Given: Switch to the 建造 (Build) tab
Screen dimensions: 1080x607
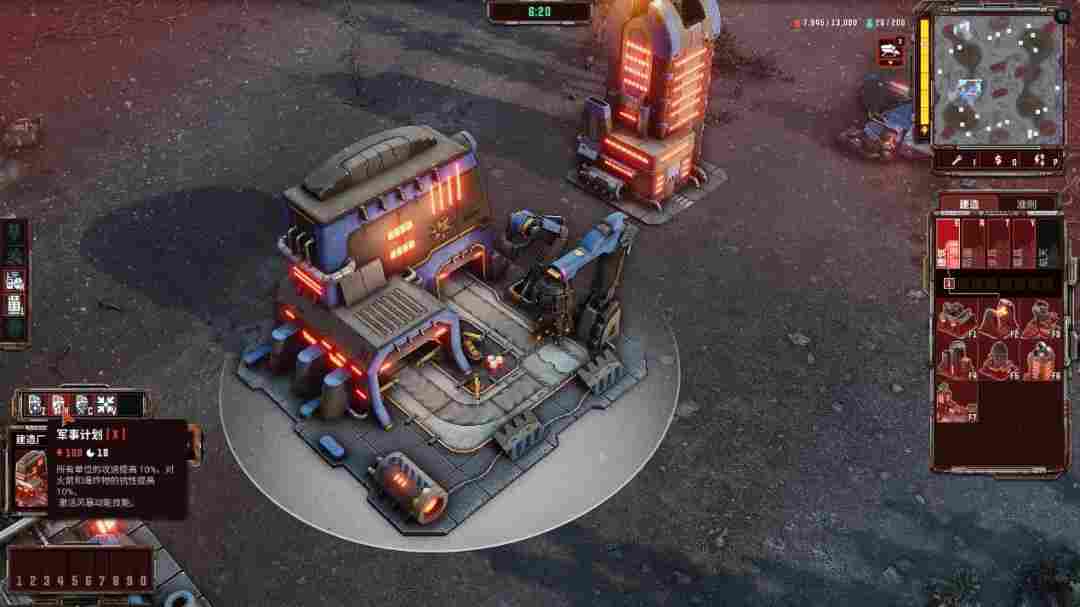Looking at the screenshot, I should pyautogui.click(x=969, y=204).
